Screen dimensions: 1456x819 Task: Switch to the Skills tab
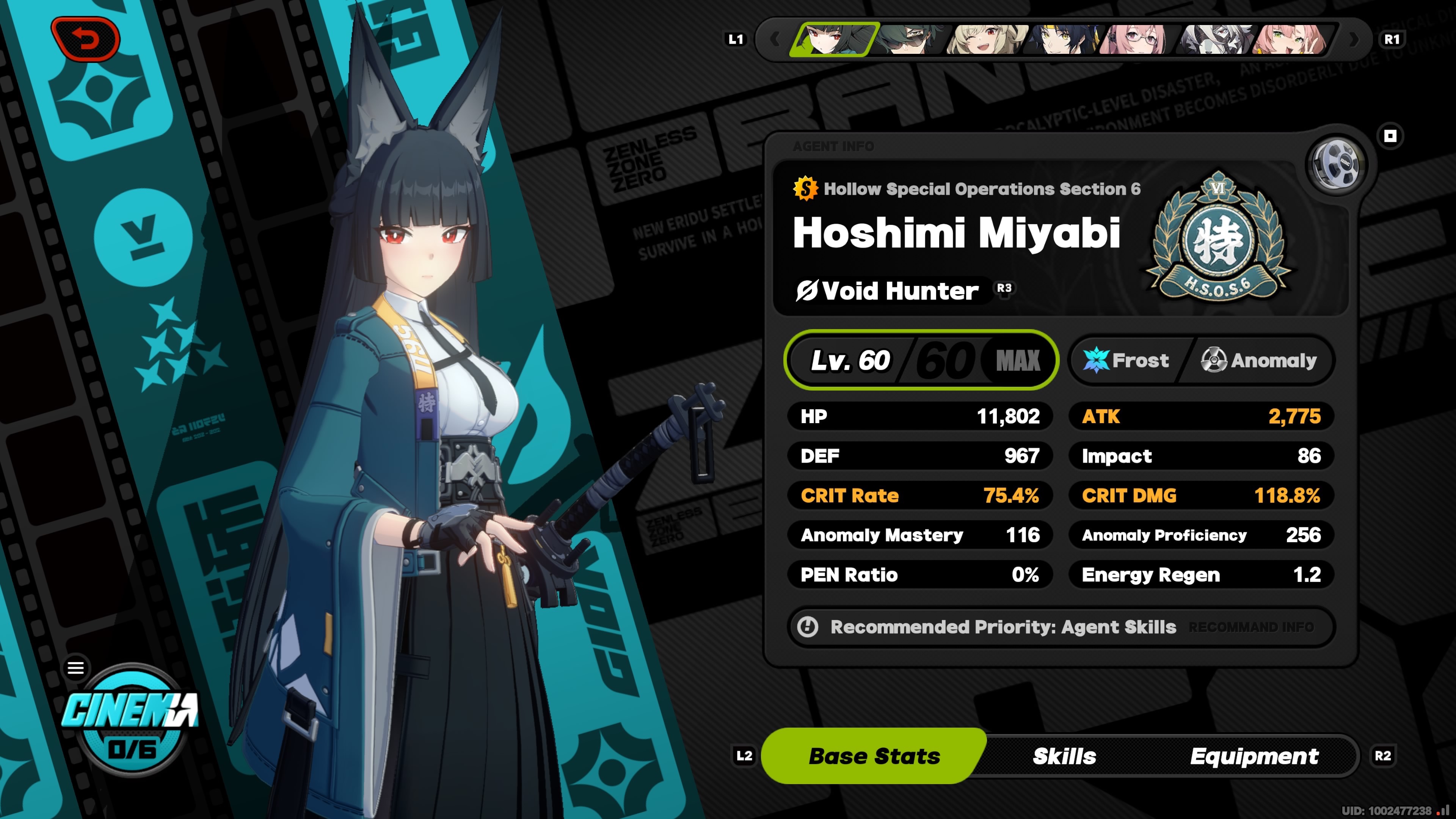[1064, 756]
